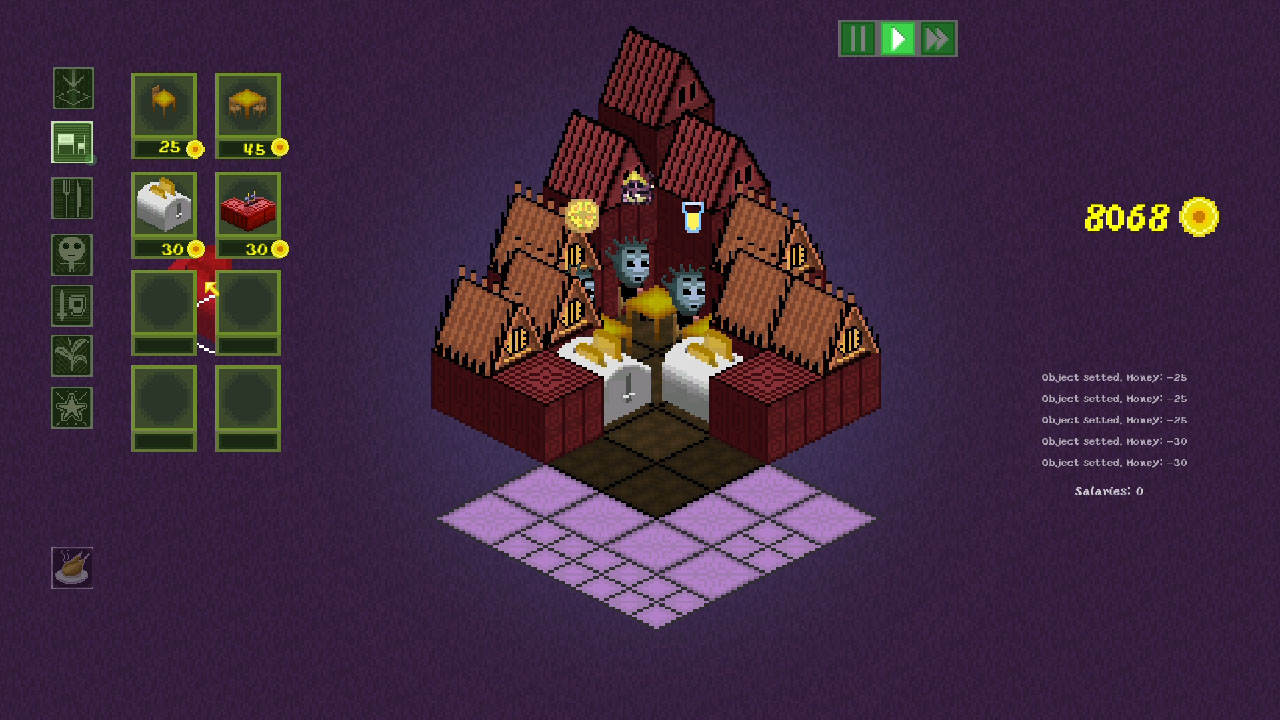Pause the game simulation
1280x720 pixels.
click(857, 40)
